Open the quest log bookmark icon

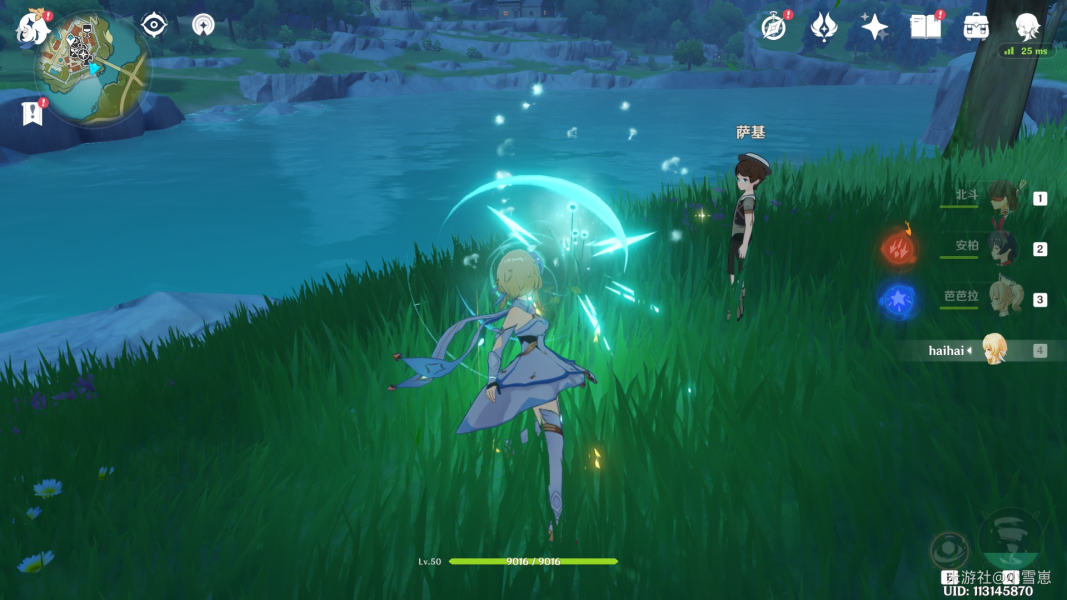[x=32, y=113]
